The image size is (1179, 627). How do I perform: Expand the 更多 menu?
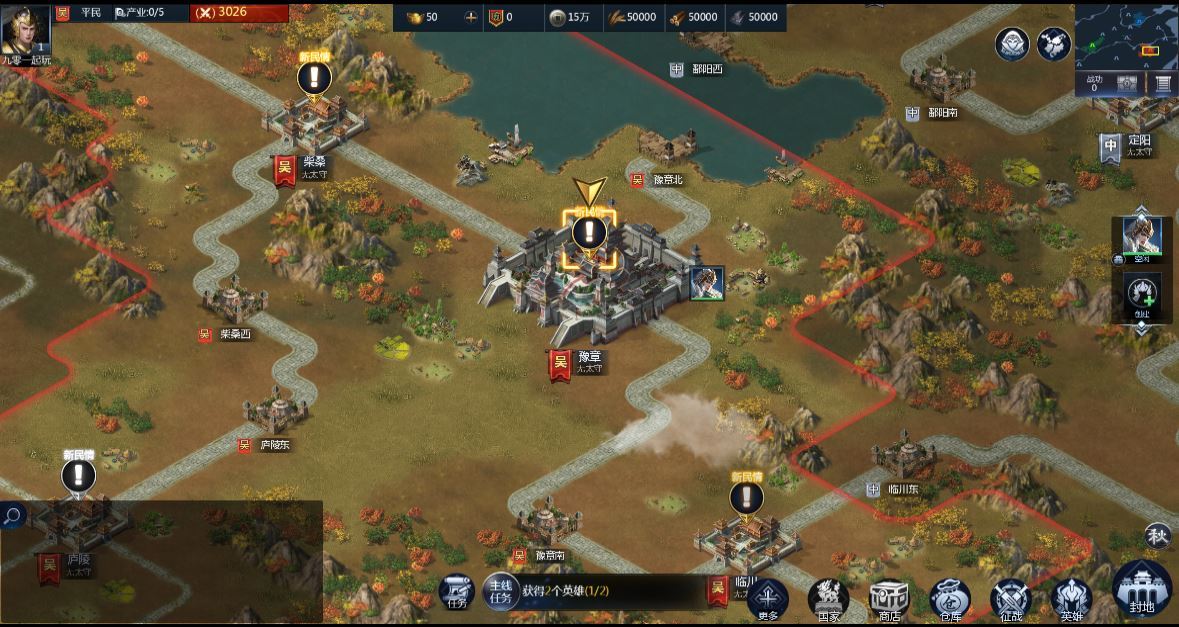pyautogui.click(x=767, y=599)
